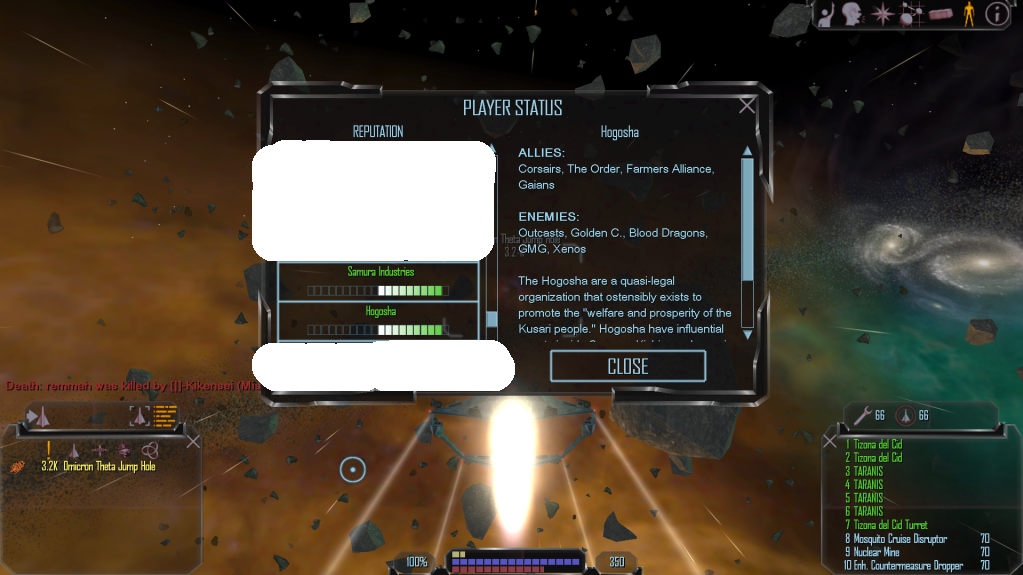Screen dimensions: 1023x575
Task: Close the Player Status dialog with CLOSE button
Action: (x=628, y=366)
